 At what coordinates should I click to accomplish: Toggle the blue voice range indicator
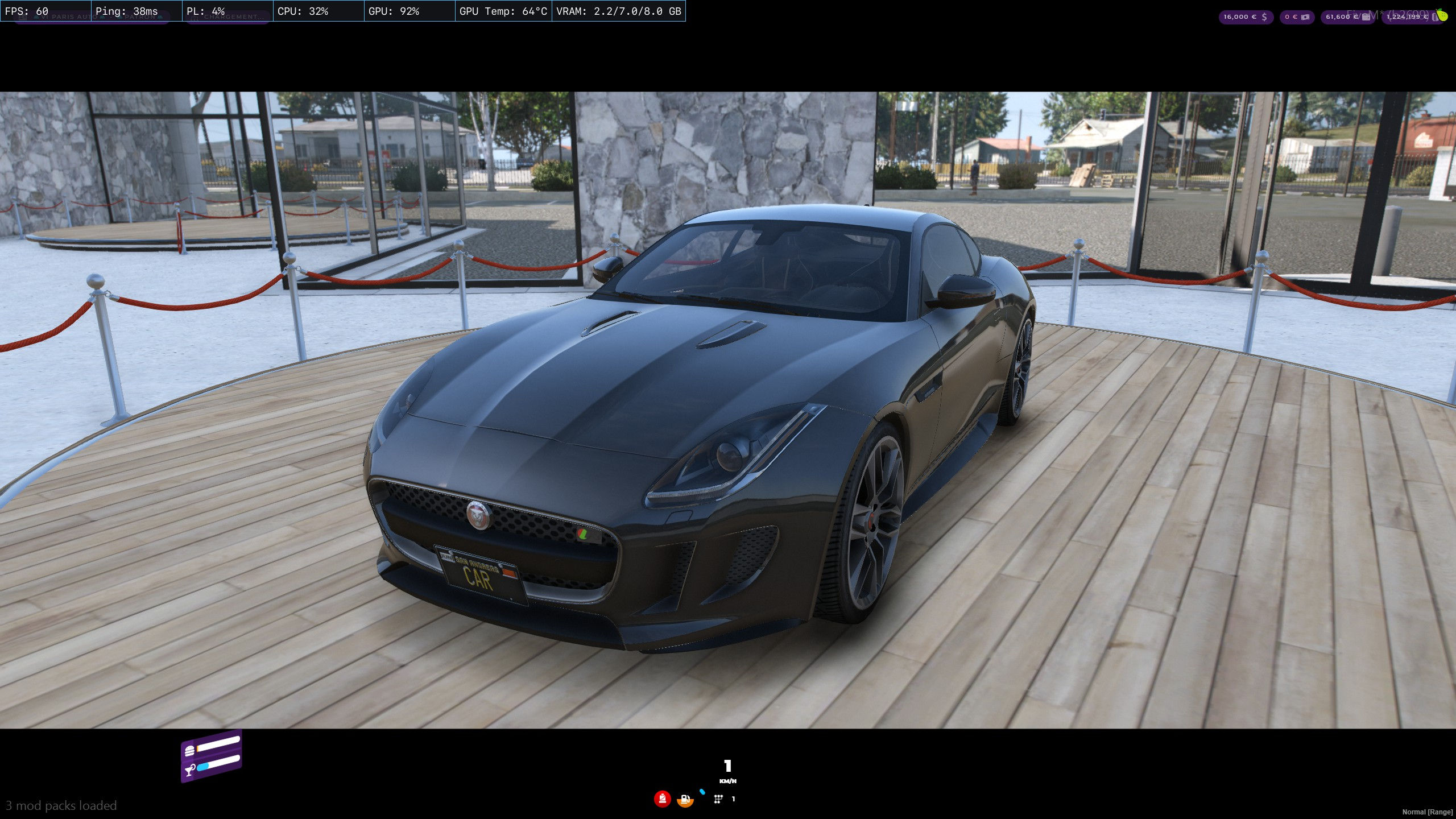pos(702,793)
